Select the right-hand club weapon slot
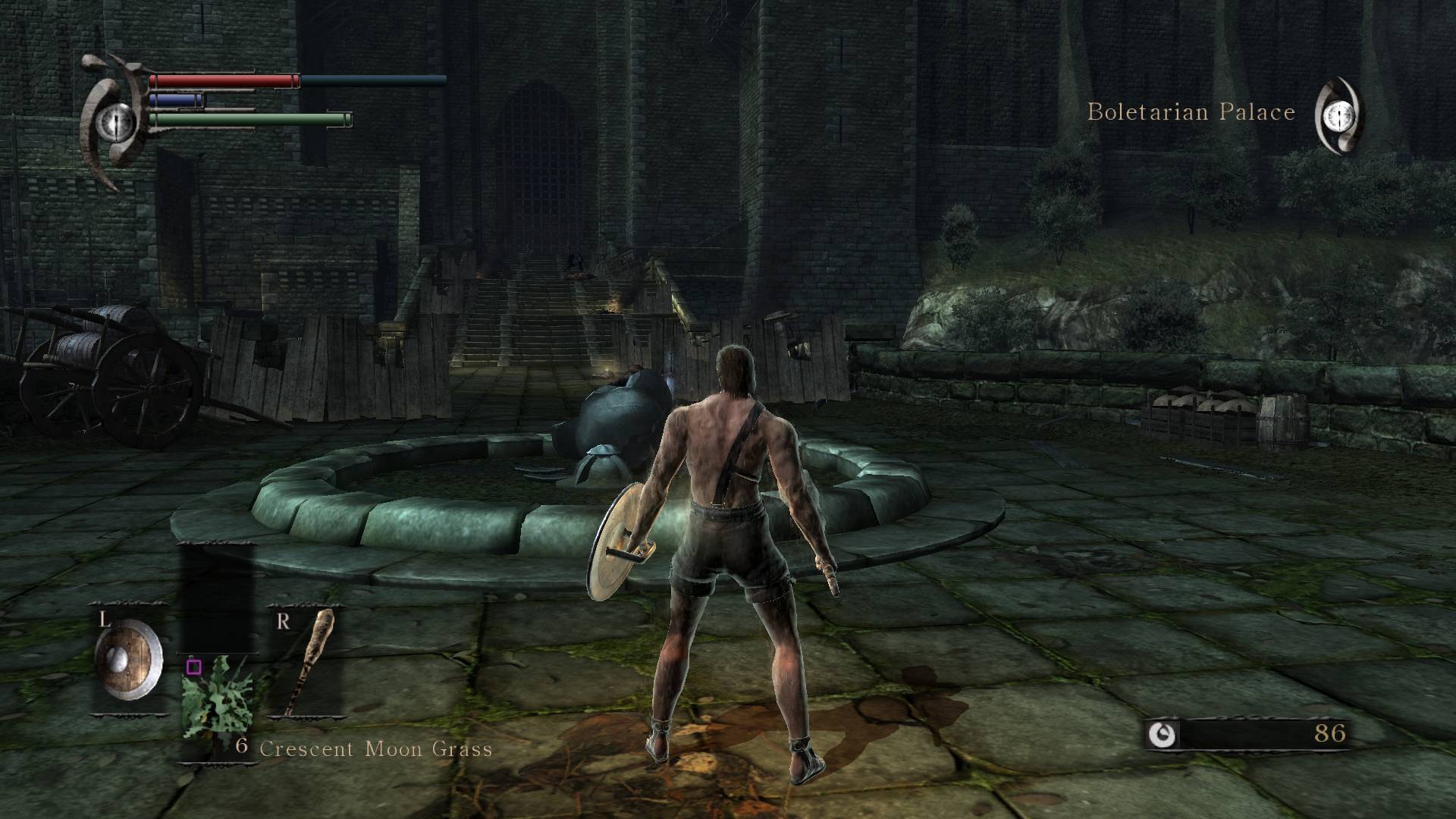Viewport: 1456px width, 819px height. (x=307, y=661)
